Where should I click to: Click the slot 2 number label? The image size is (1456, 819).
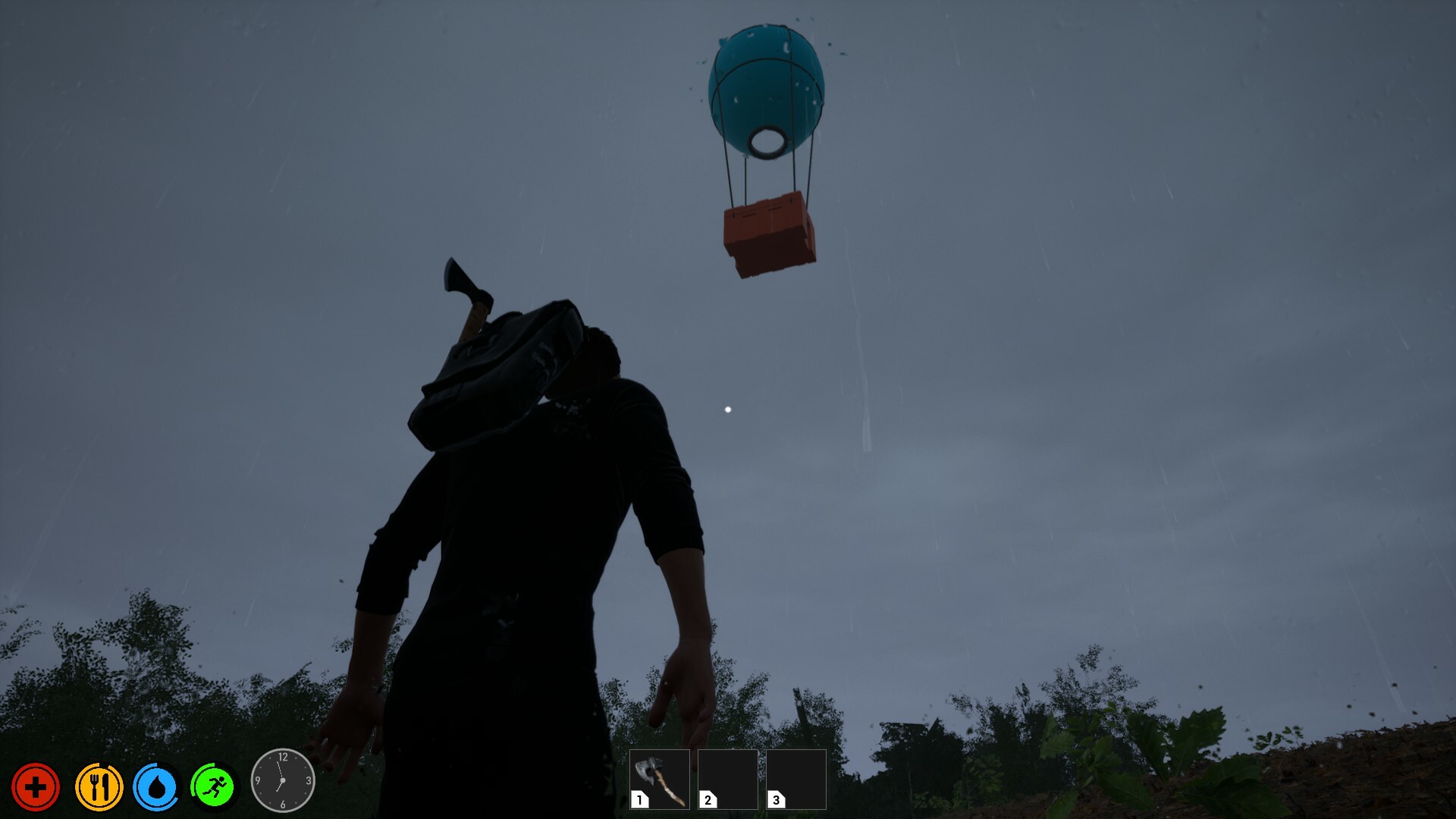[x=708, y=802]
